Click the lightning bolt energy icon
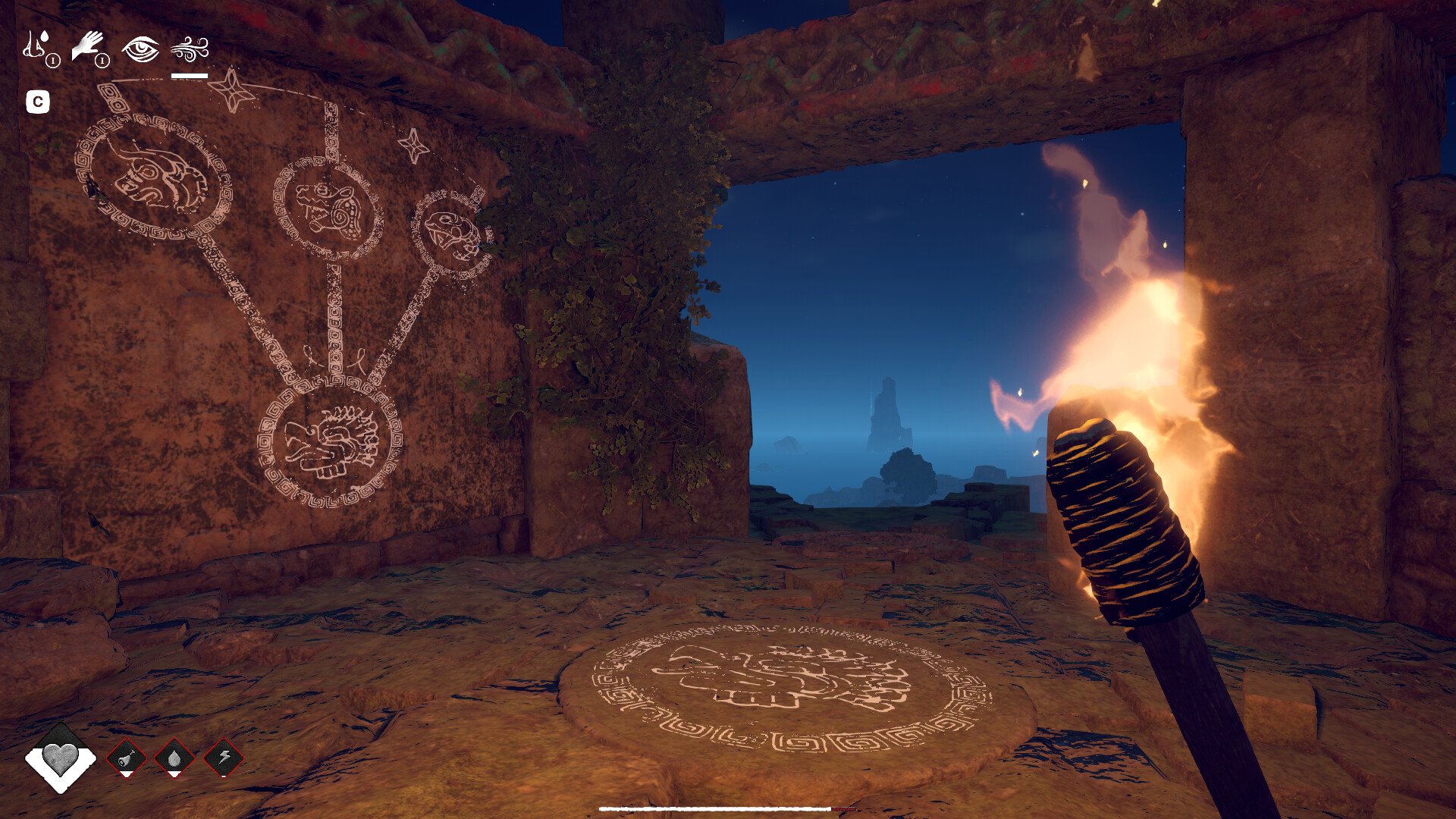This screenshot has width=1456, height=819. tap(224, 757)
